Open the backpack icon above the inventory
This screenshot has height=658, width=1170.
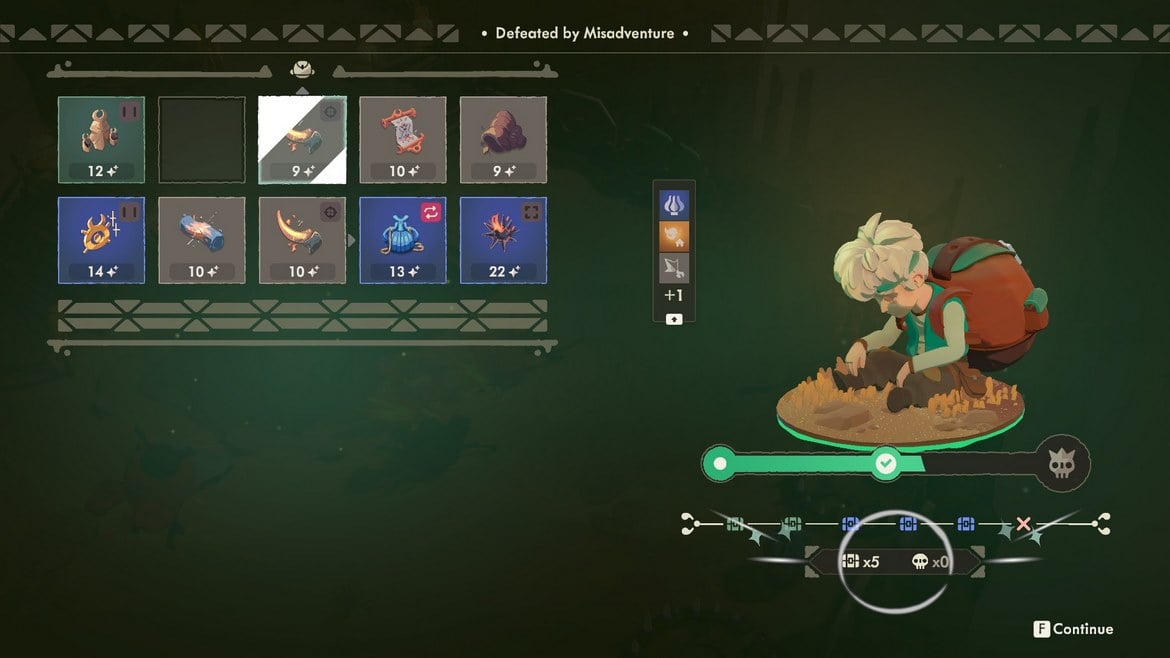pos(302,70)
